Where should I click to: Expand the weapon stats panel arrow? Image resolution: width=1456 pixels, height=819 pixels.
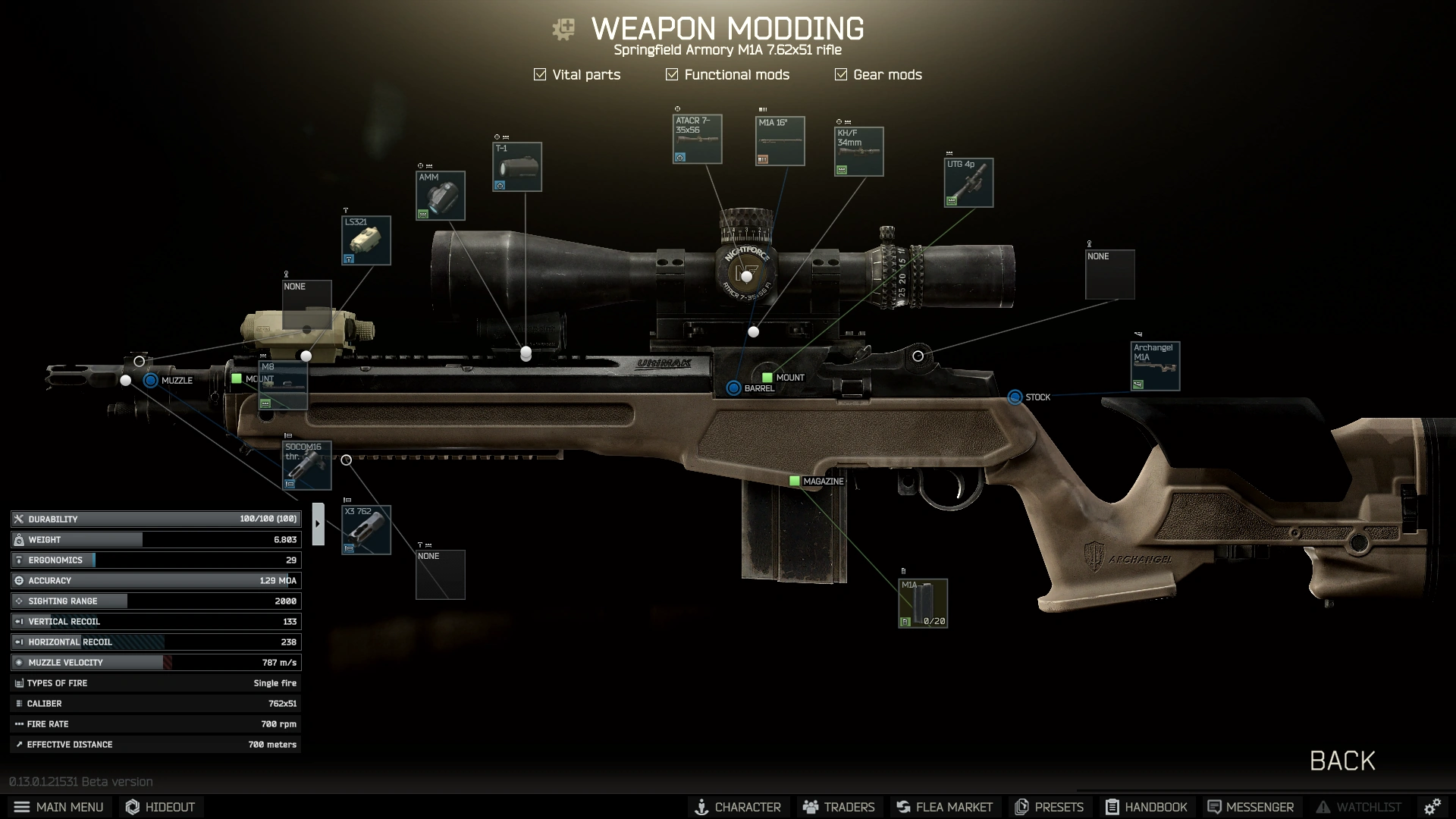318,523
